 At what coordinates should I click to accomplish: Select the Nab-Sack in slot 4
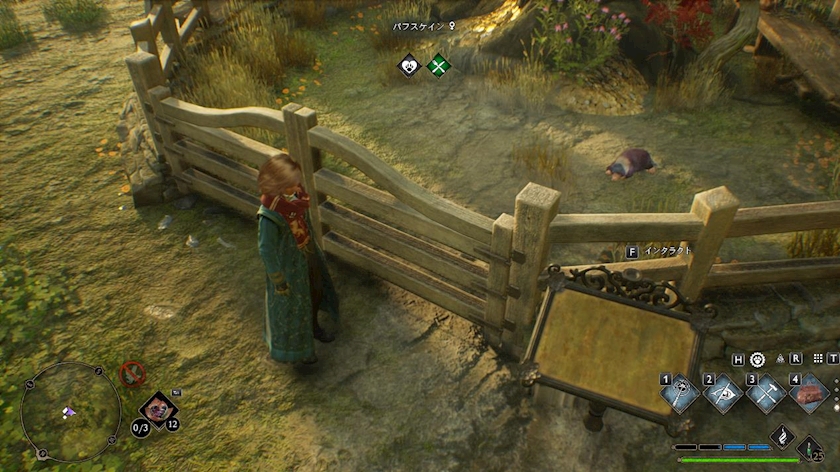809,393
